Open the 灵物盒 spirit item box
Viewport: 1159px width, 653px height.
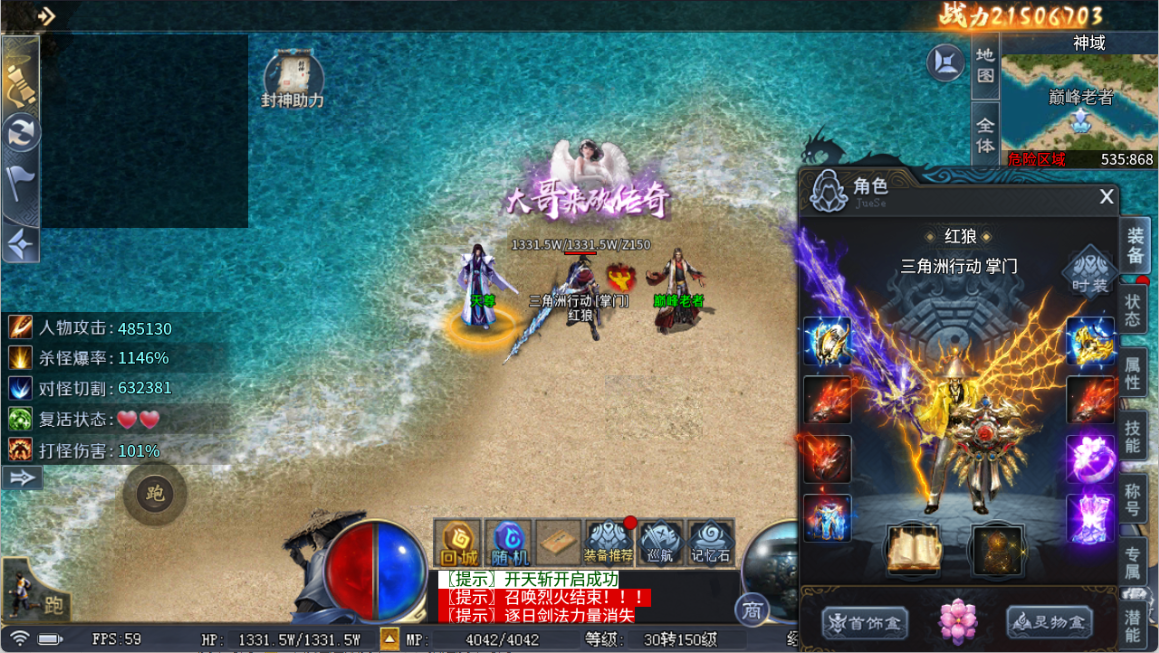tap(1049, 622)
